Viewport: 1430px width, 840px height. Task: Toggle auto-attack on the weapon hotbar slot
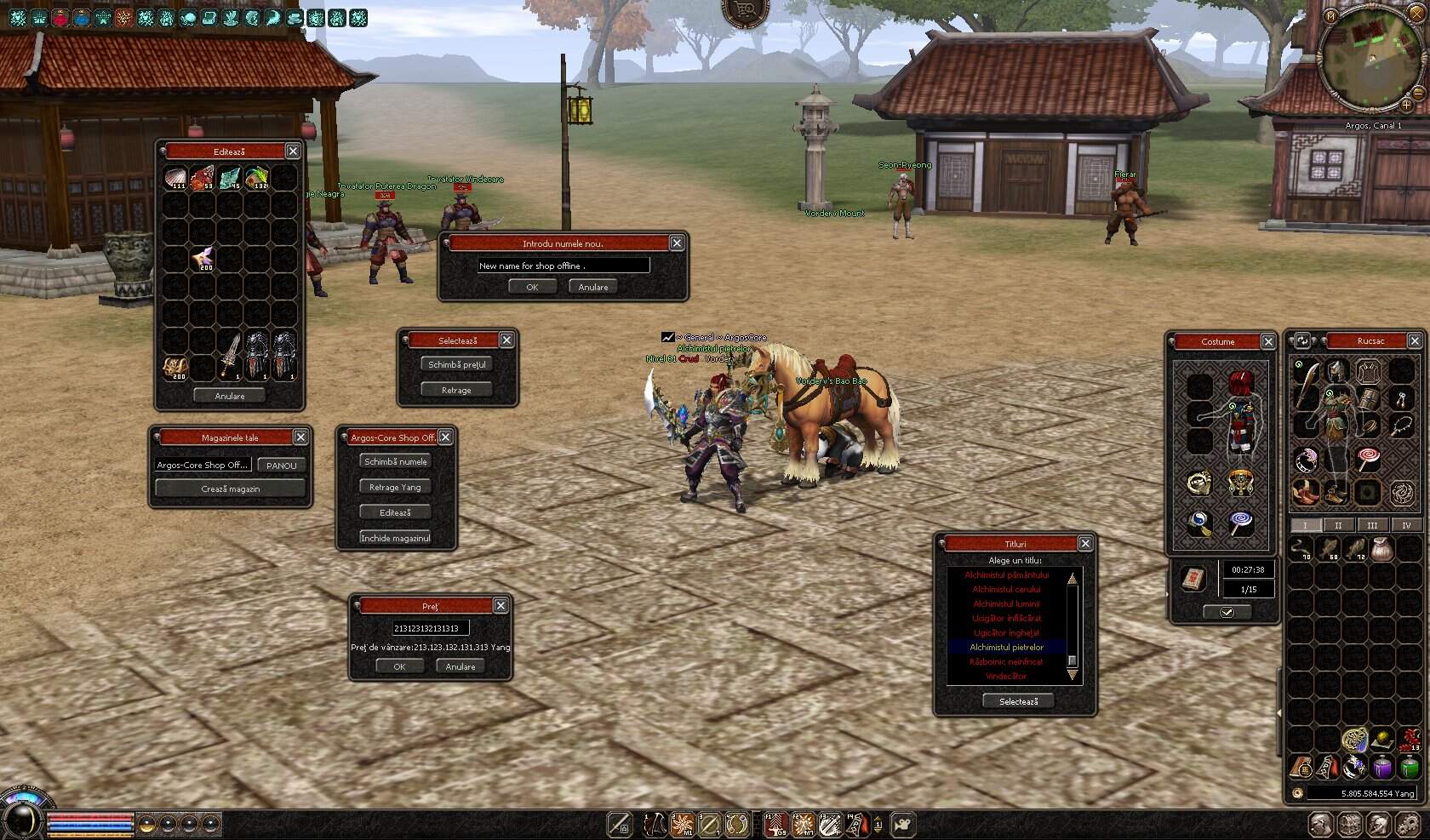pyautogui.click(x=619, y=824)
